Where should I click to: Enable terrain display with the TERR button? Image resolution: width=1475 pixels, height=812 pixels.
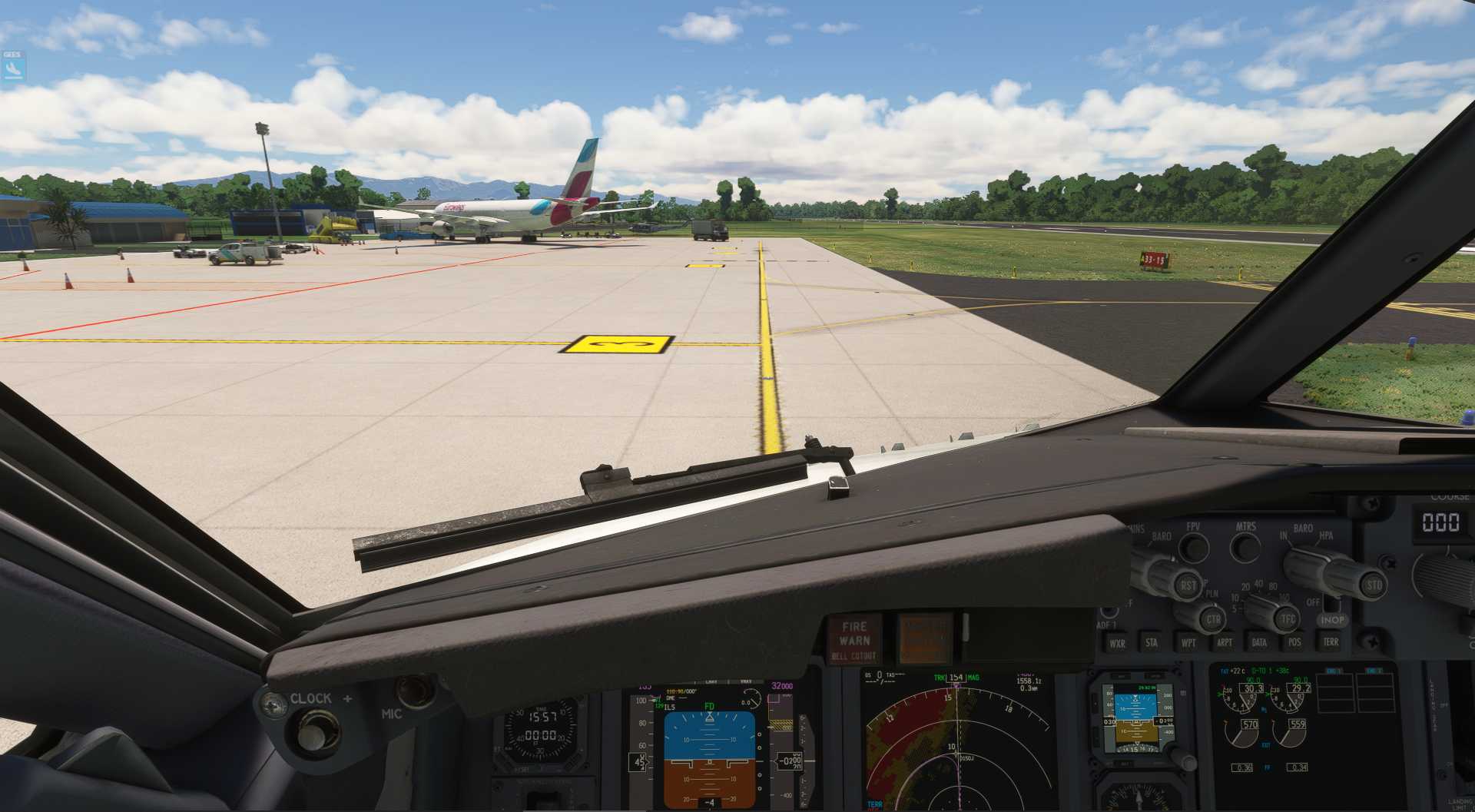coord(1331,643)
